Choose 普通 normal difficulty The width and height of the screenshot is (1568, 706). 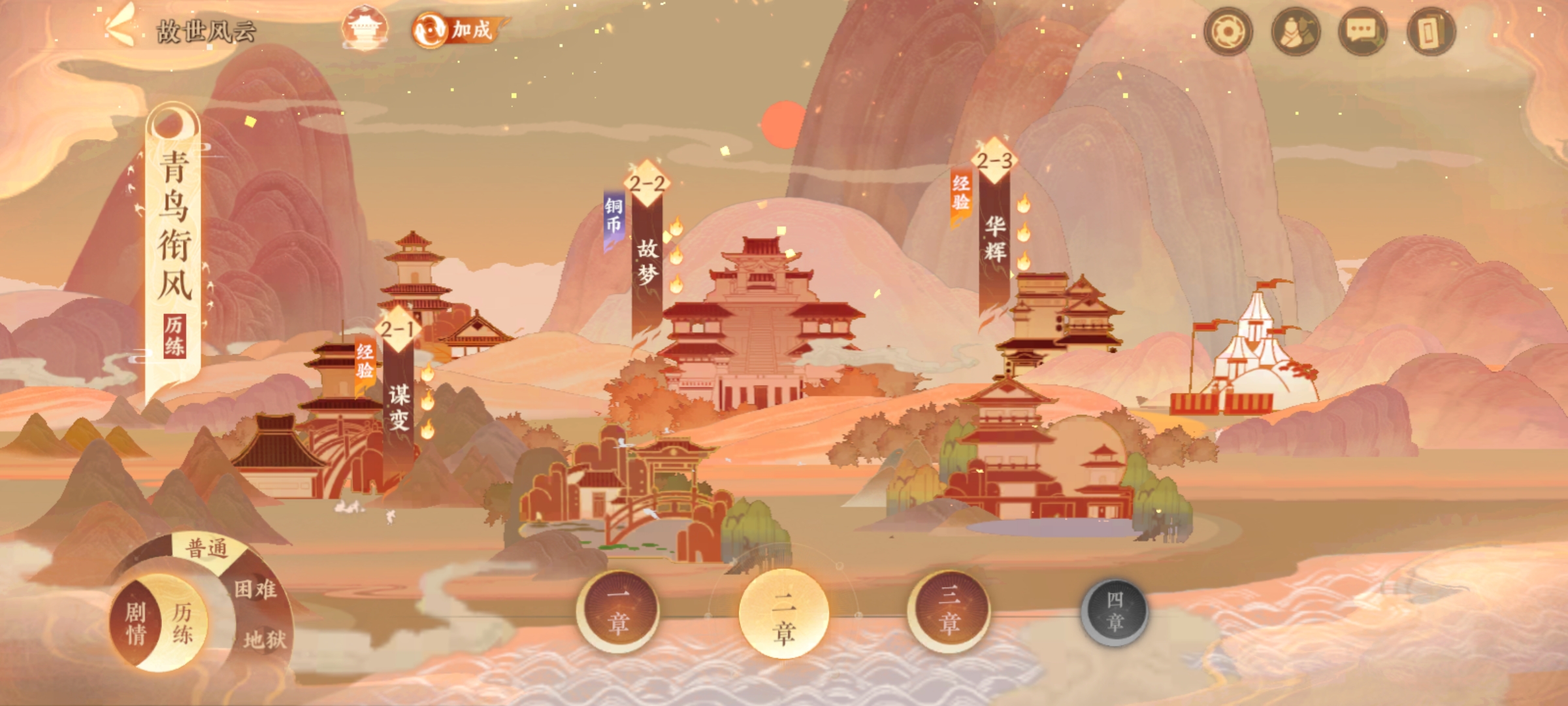coord(207,548)
